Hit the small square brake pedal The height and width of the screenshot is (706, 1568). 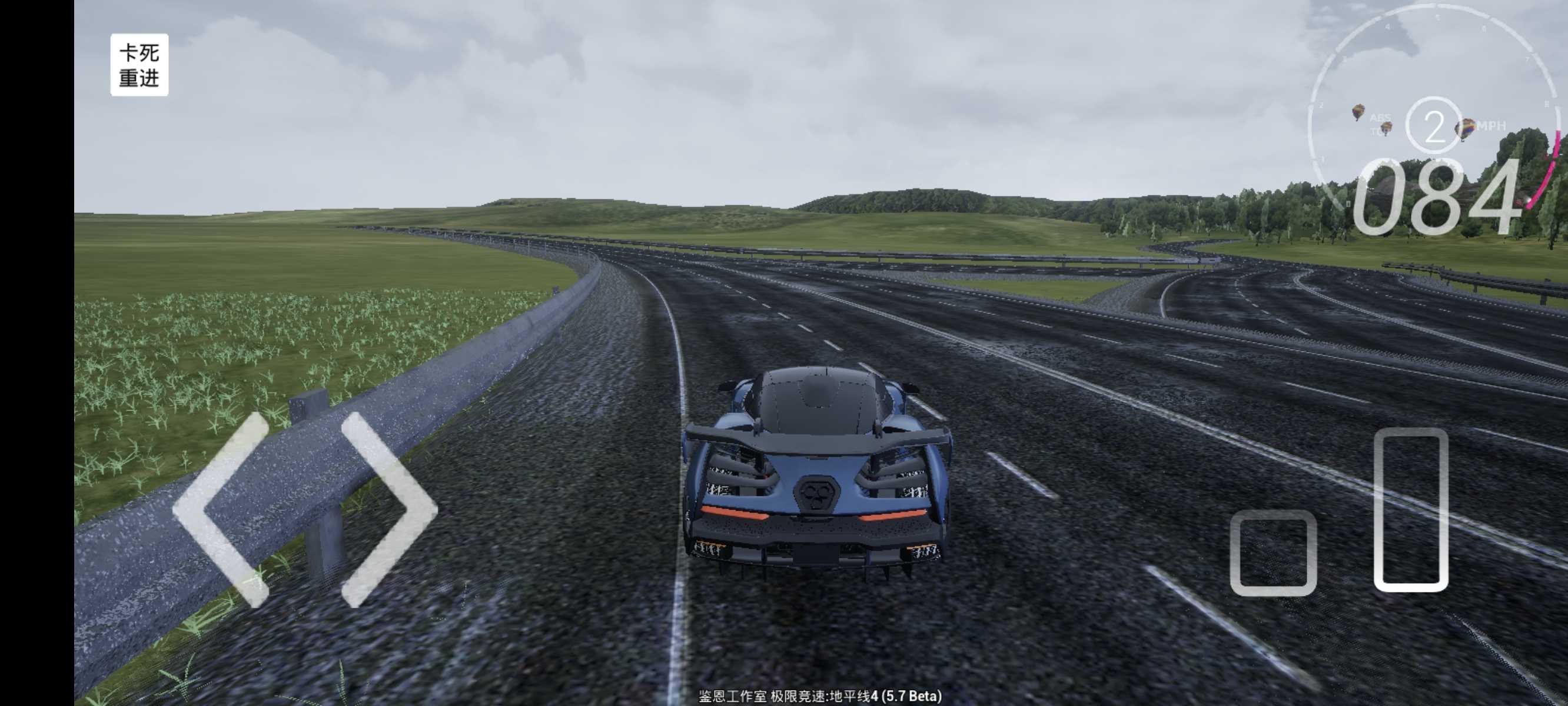1273,552
